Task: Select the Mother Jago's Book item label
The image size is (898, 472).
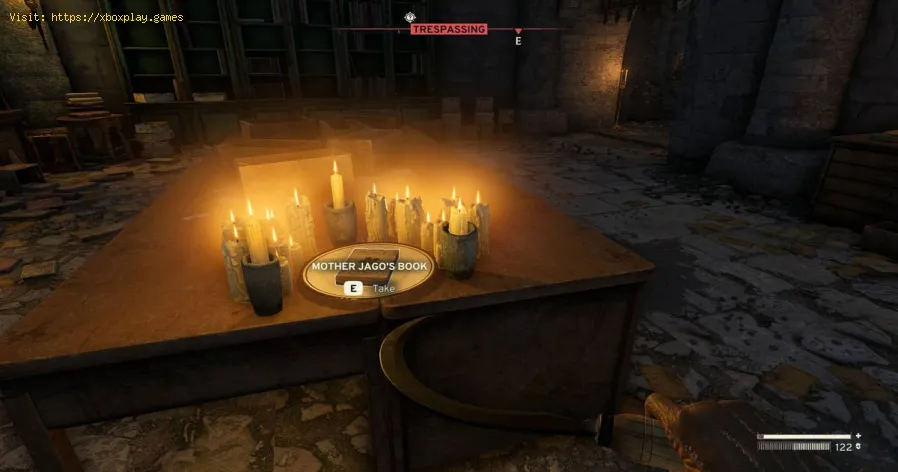Action: click(x=367, y=266)
